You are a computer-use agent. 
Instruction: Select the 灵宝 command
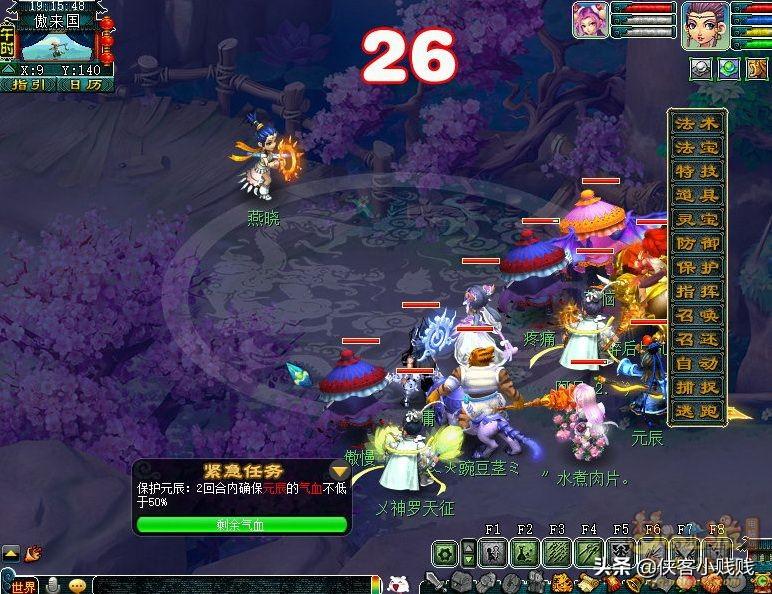[696, 219]
